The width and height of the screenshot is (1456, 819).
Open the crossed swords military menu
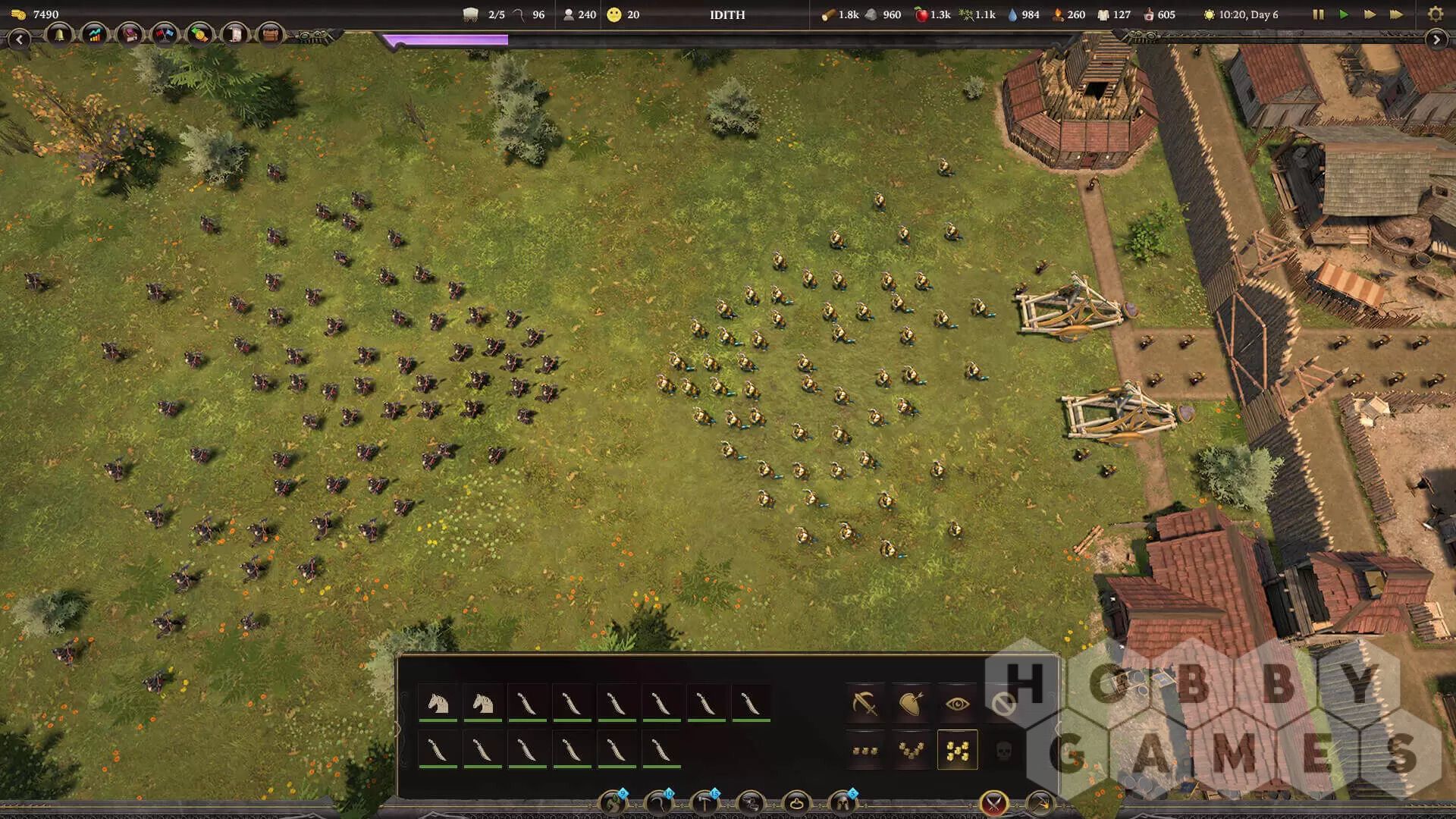[993, 802]
